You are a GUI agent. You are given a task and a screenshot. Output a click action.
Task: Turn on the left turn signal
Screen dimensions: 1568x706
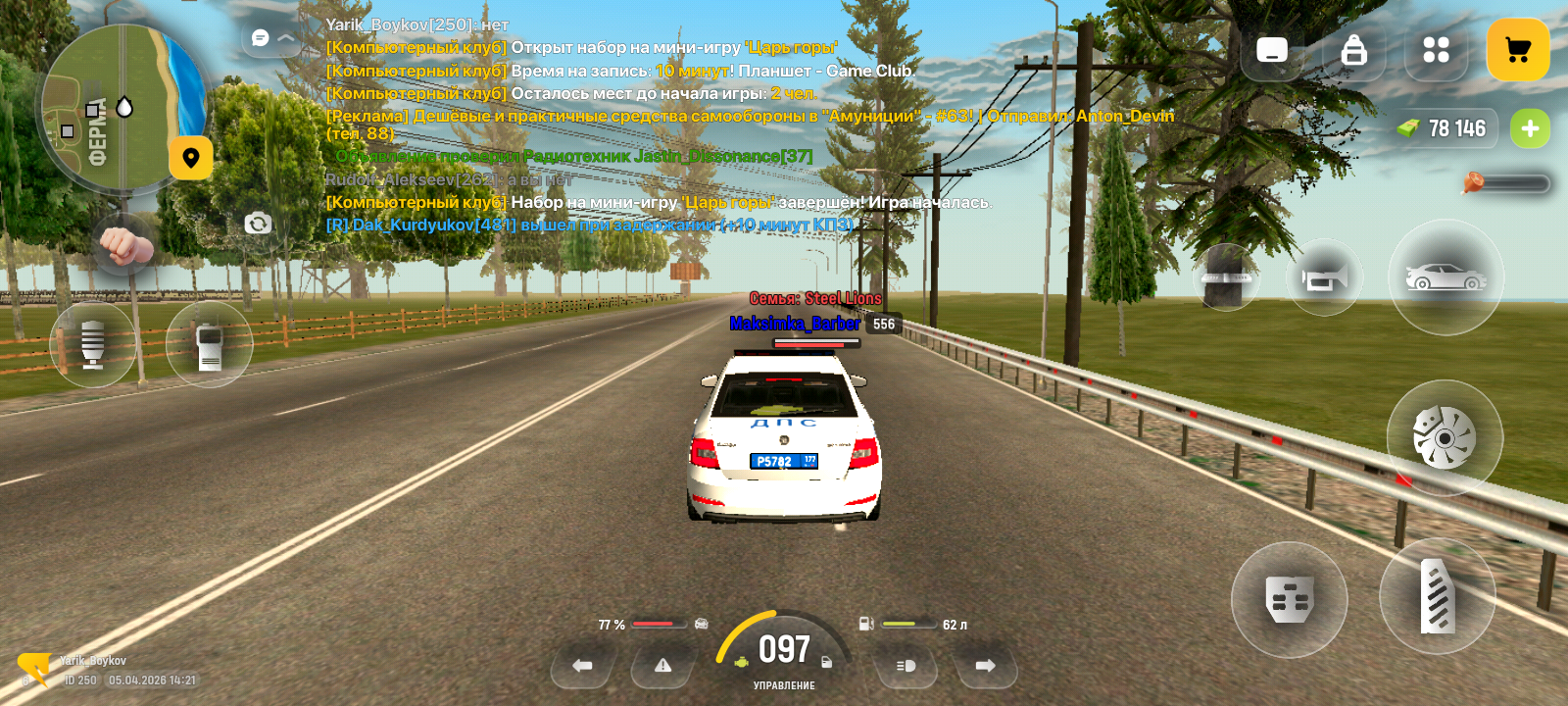point(582,666)
